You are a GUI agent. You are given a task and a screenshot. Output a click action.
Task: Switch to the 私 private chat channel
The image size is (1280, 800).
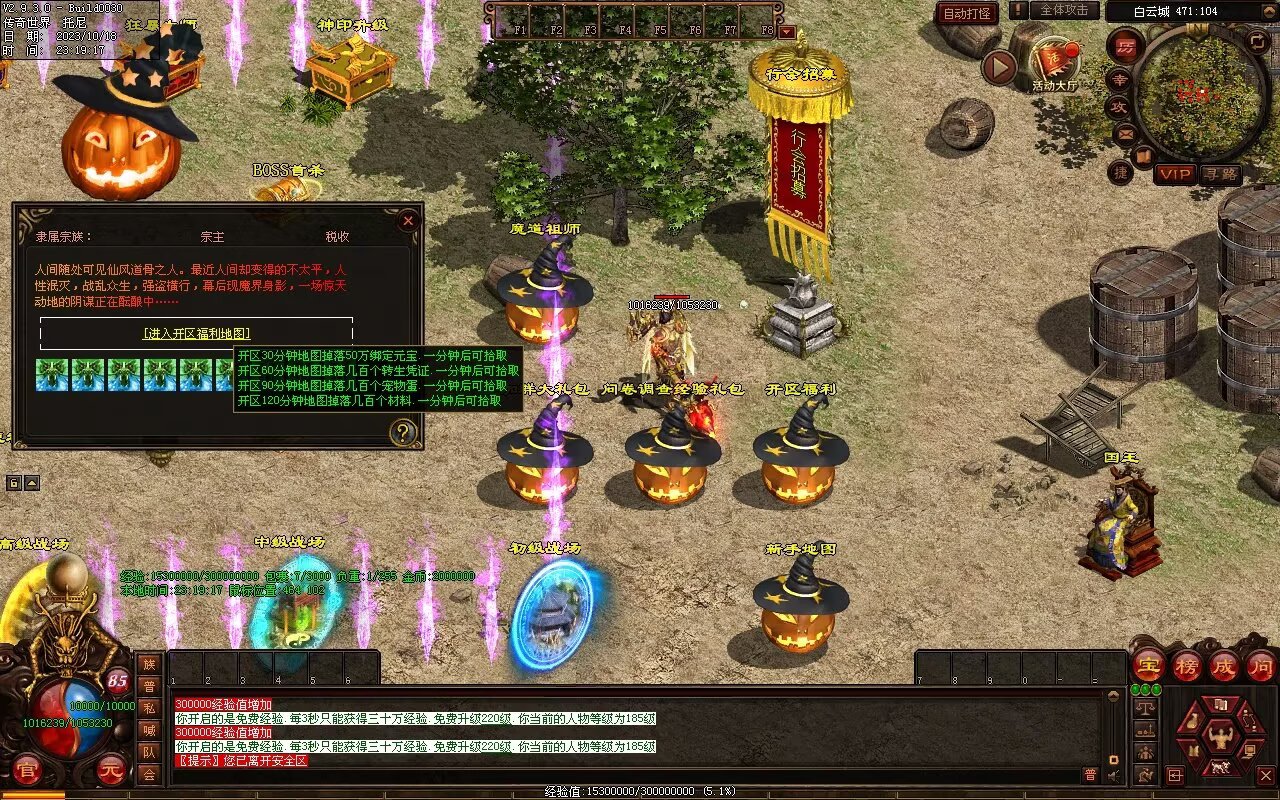click(x=149, y=708)
